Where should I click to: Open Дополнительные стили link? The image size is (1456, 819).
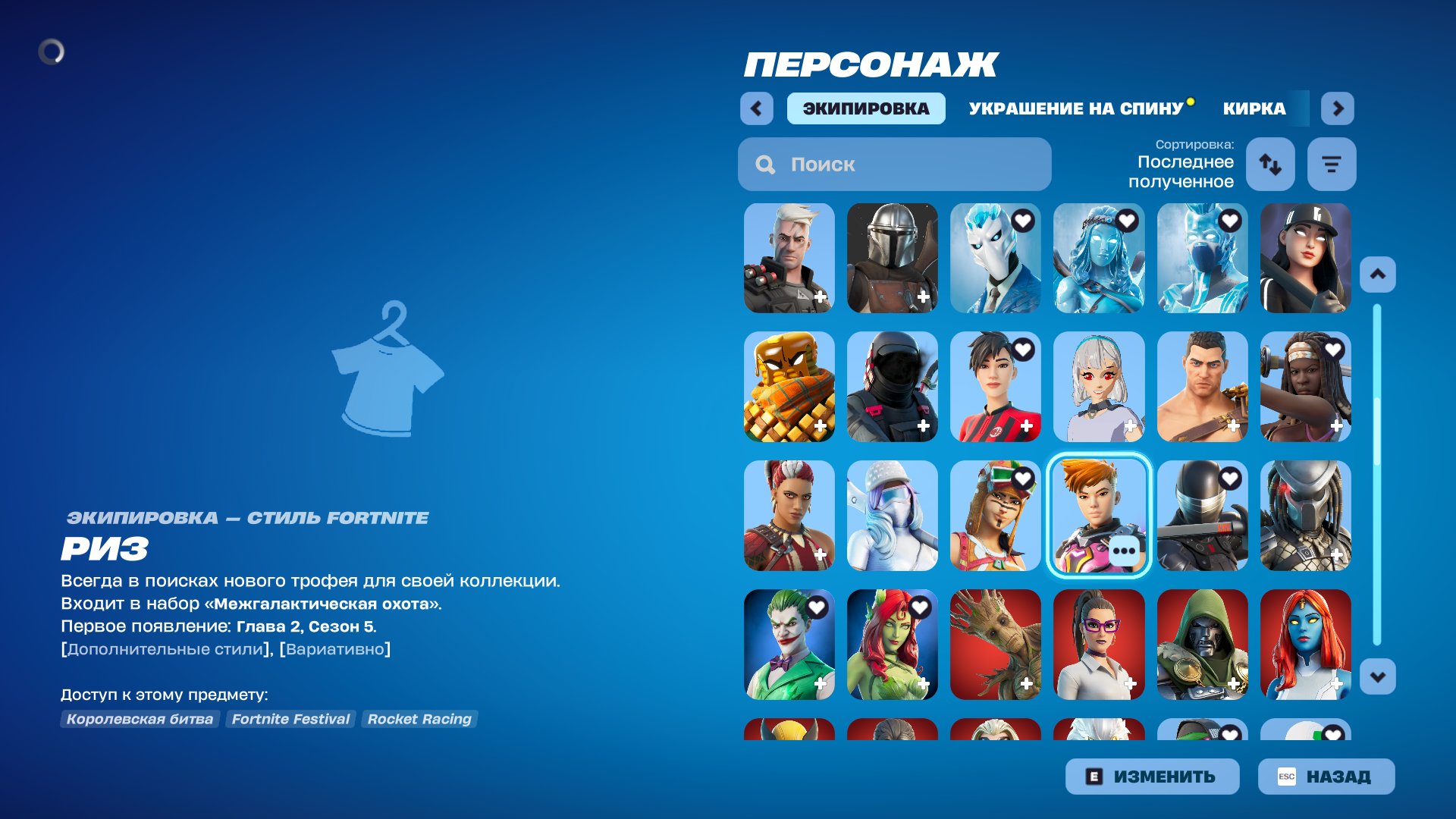point(162,648)
